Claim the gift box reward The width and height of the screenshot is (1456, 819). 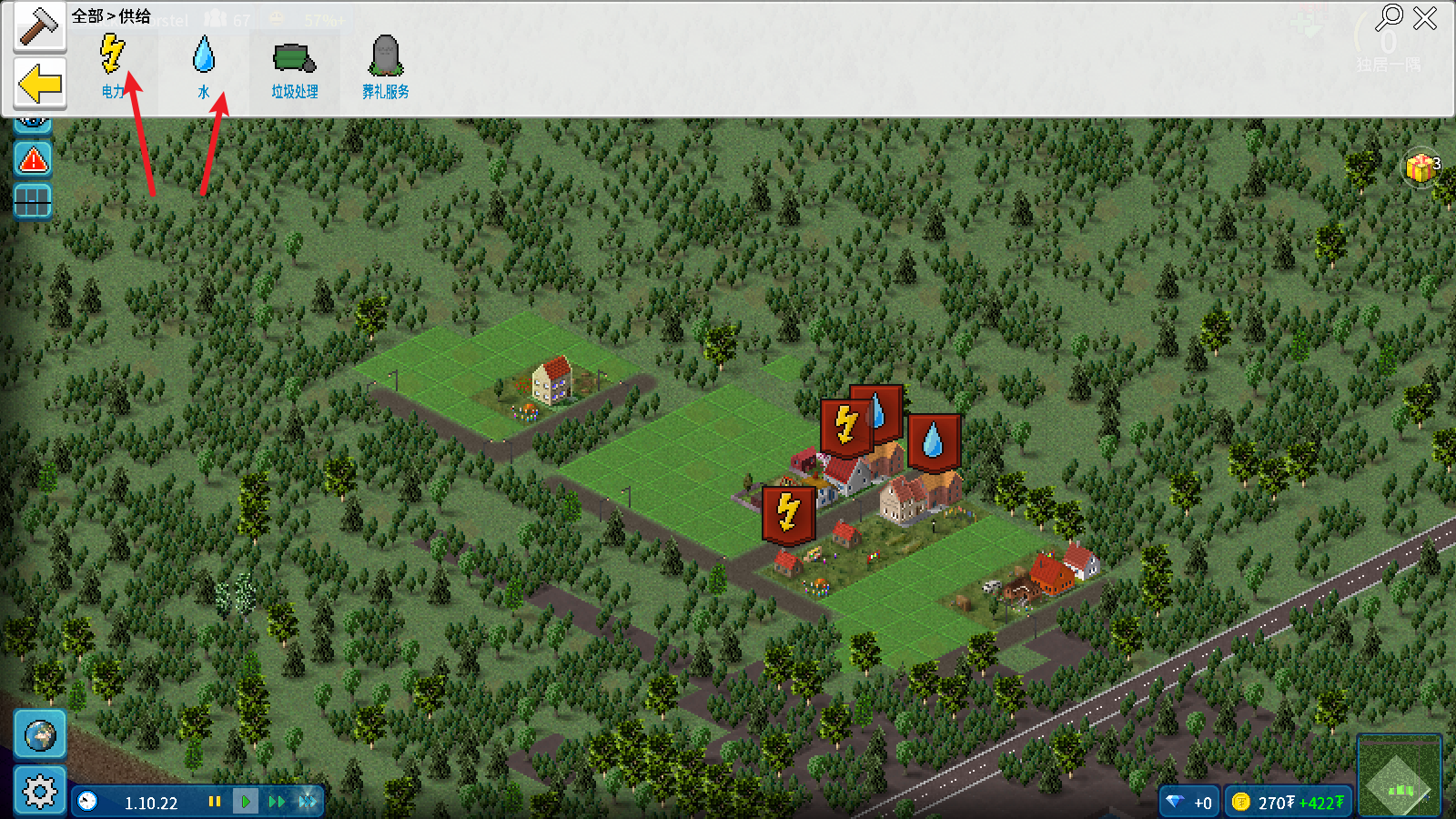pyautogui.click(x=1421, y=167)
